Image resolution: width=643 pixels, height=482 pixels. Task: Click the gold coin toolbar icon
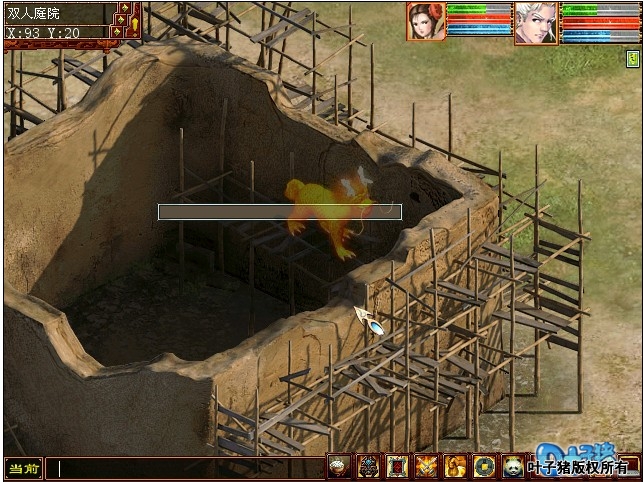(484, 466)
